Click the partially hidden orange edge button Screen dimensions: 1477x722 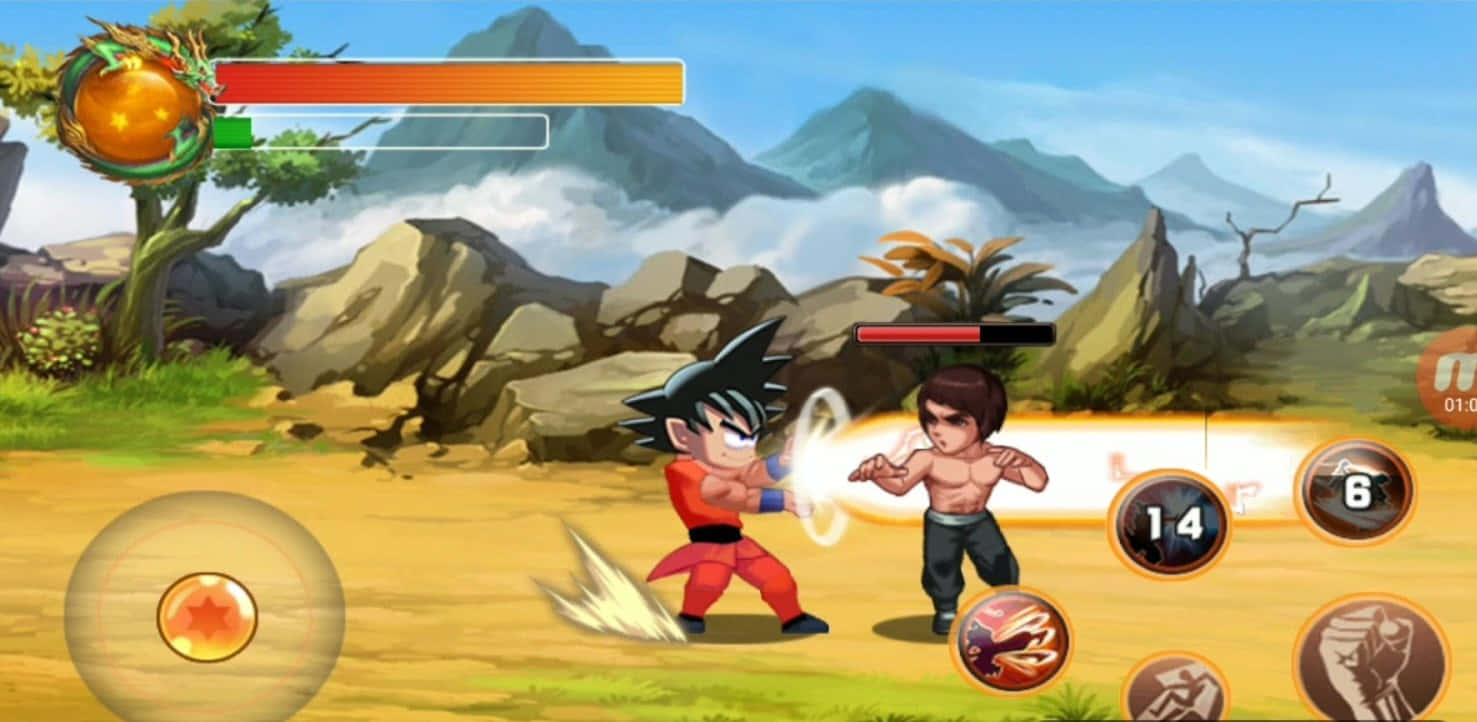coord(1453,379)
